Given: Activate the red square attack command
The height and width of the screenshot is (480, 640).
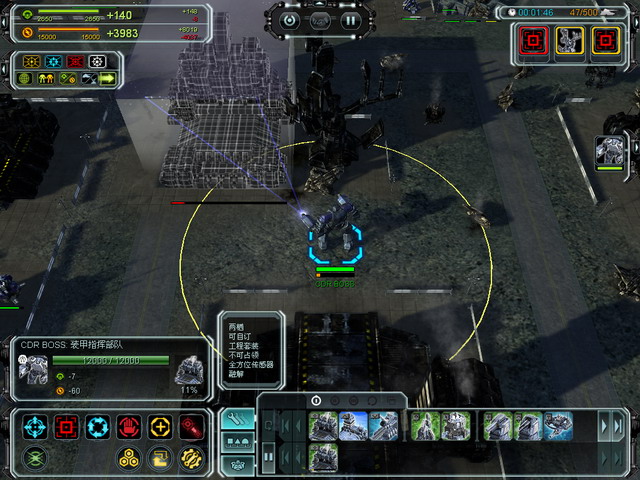Looking at the screenshot, I should tap(67, 428).
